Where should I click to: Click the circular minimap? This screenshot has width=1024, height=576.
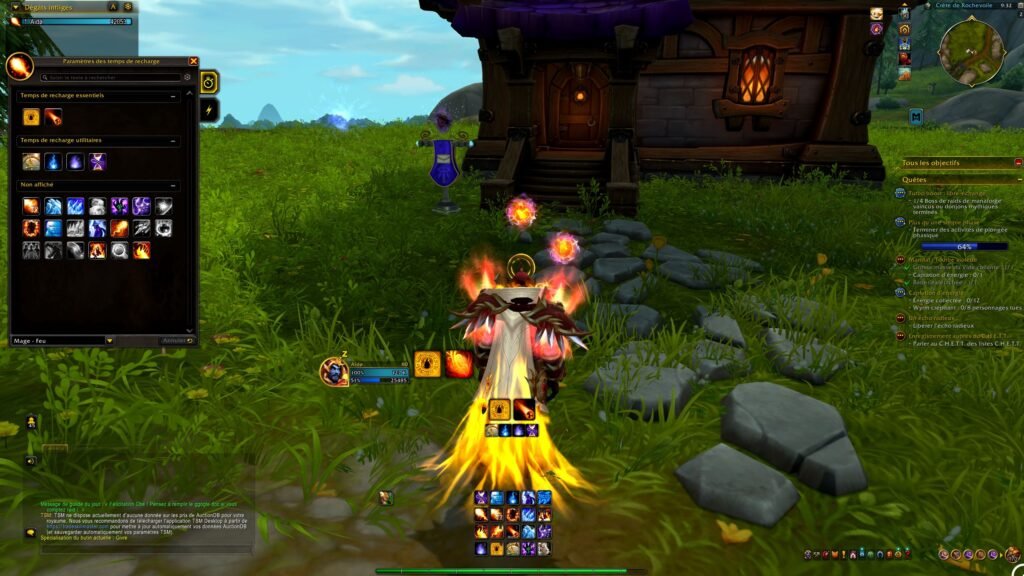coord(970,50)
